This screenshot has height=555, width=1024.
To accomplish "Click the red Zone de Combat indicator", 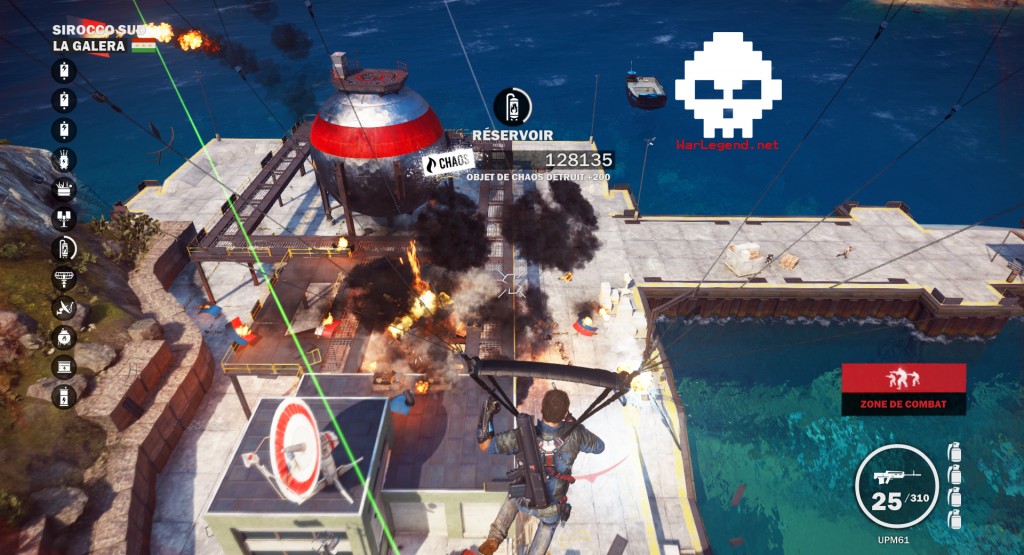I will 903,388.
